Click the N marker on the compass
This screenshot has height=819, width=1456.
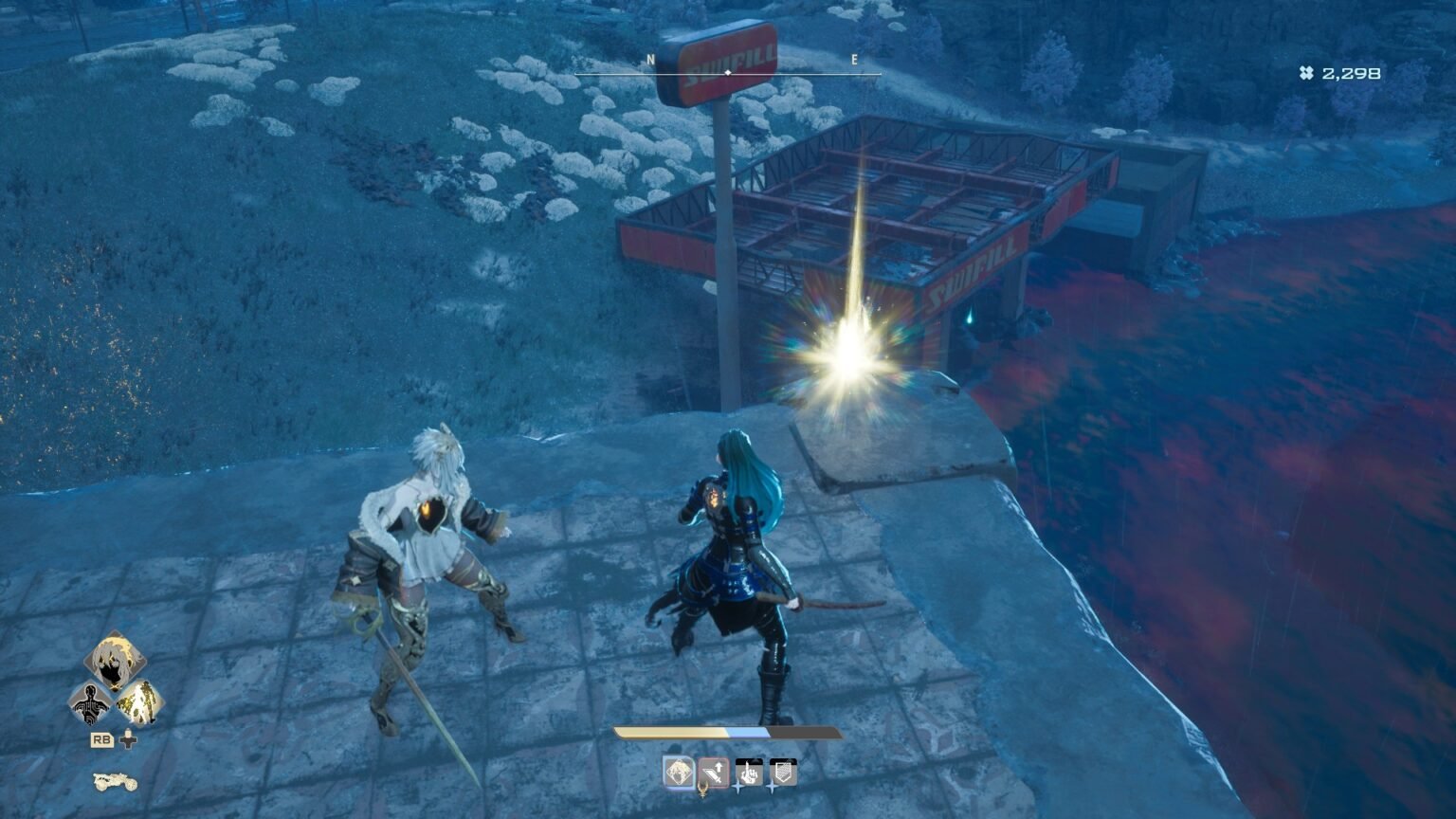pyautogui.click(x=649, y=58)
